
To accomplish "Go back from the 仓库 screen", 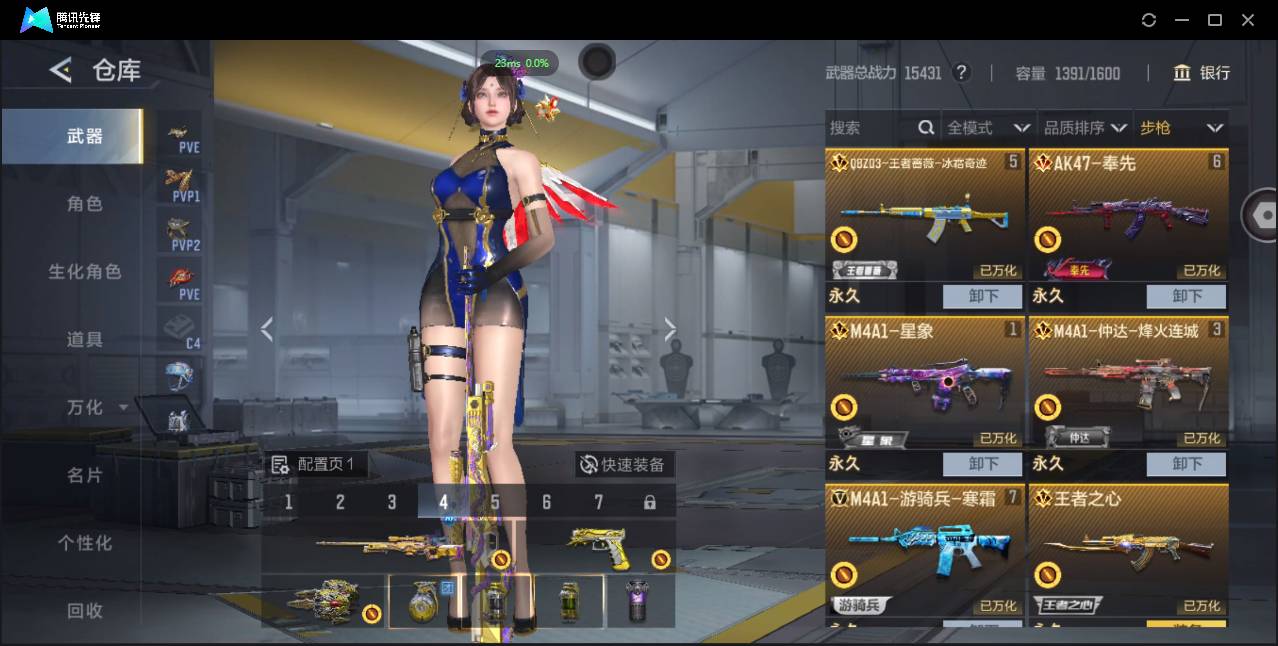I will coord(61,70).
